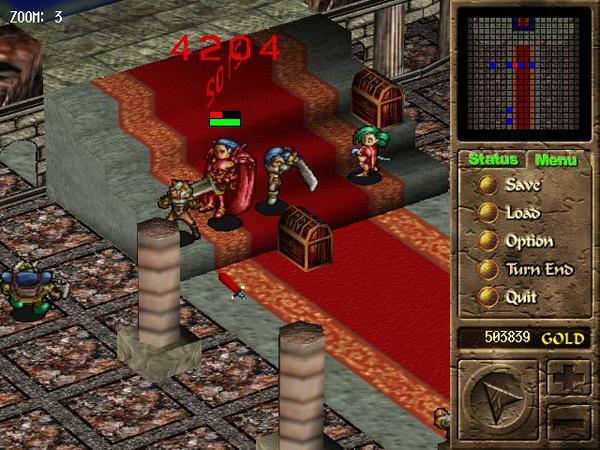Click the round arrow compass button
The width and height of the screenshot is (600, 450).
tap(498, 401)
